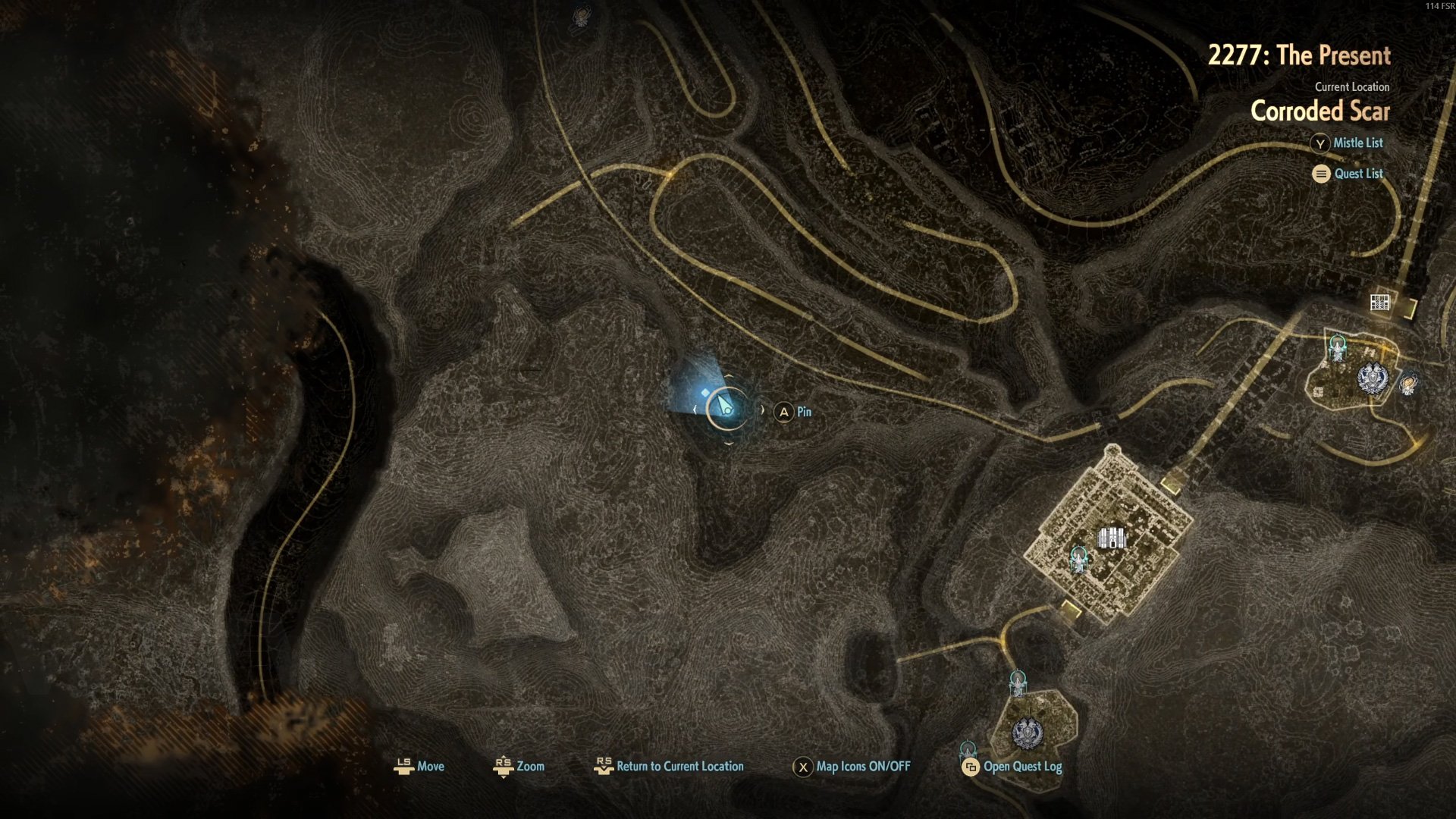Select the golden orb map marker

click(x=1408, y=384)
